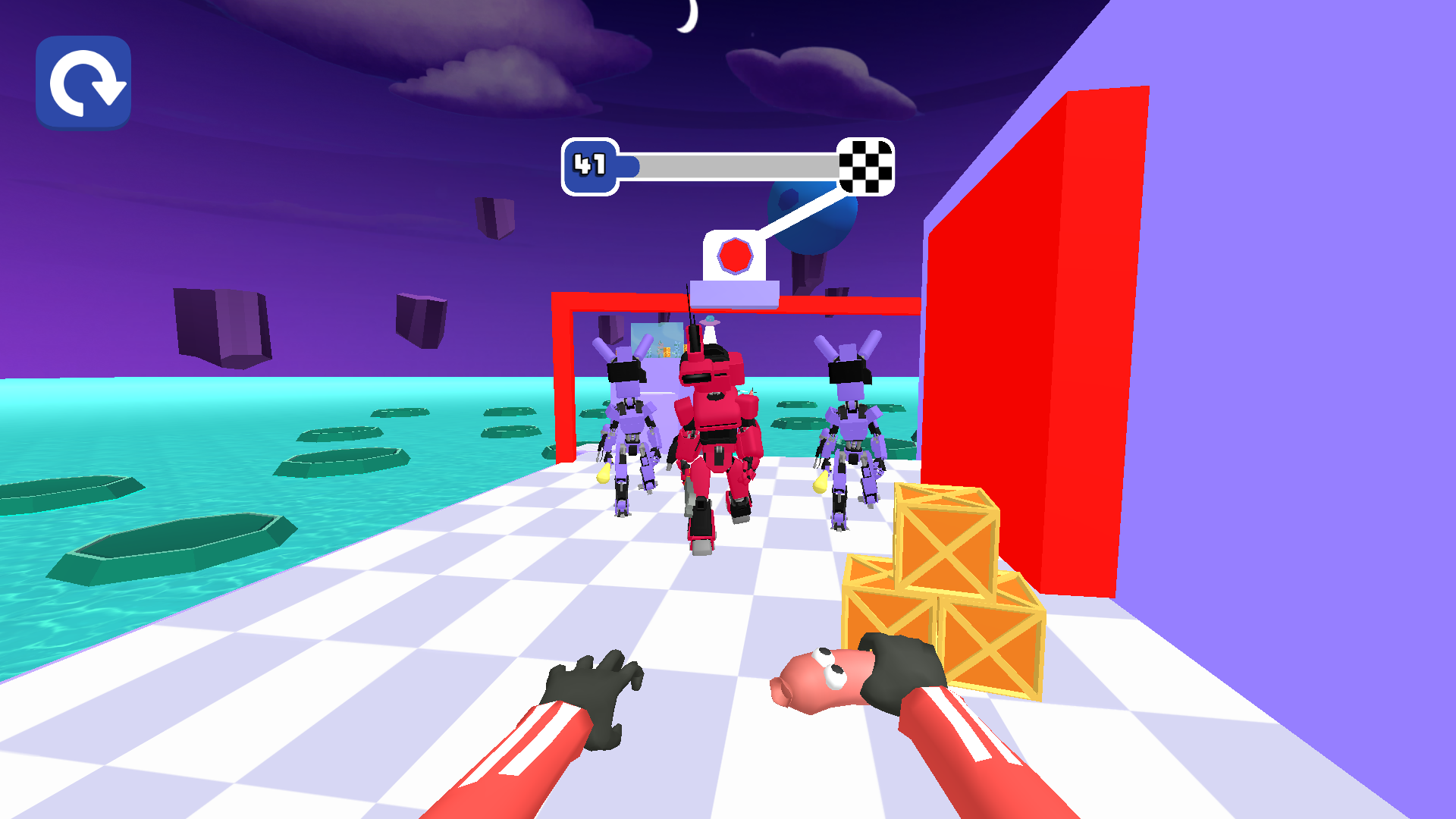Tap the restart level icon
The height and width of the screenshot is (819, 1456).
tap(83, 82)
